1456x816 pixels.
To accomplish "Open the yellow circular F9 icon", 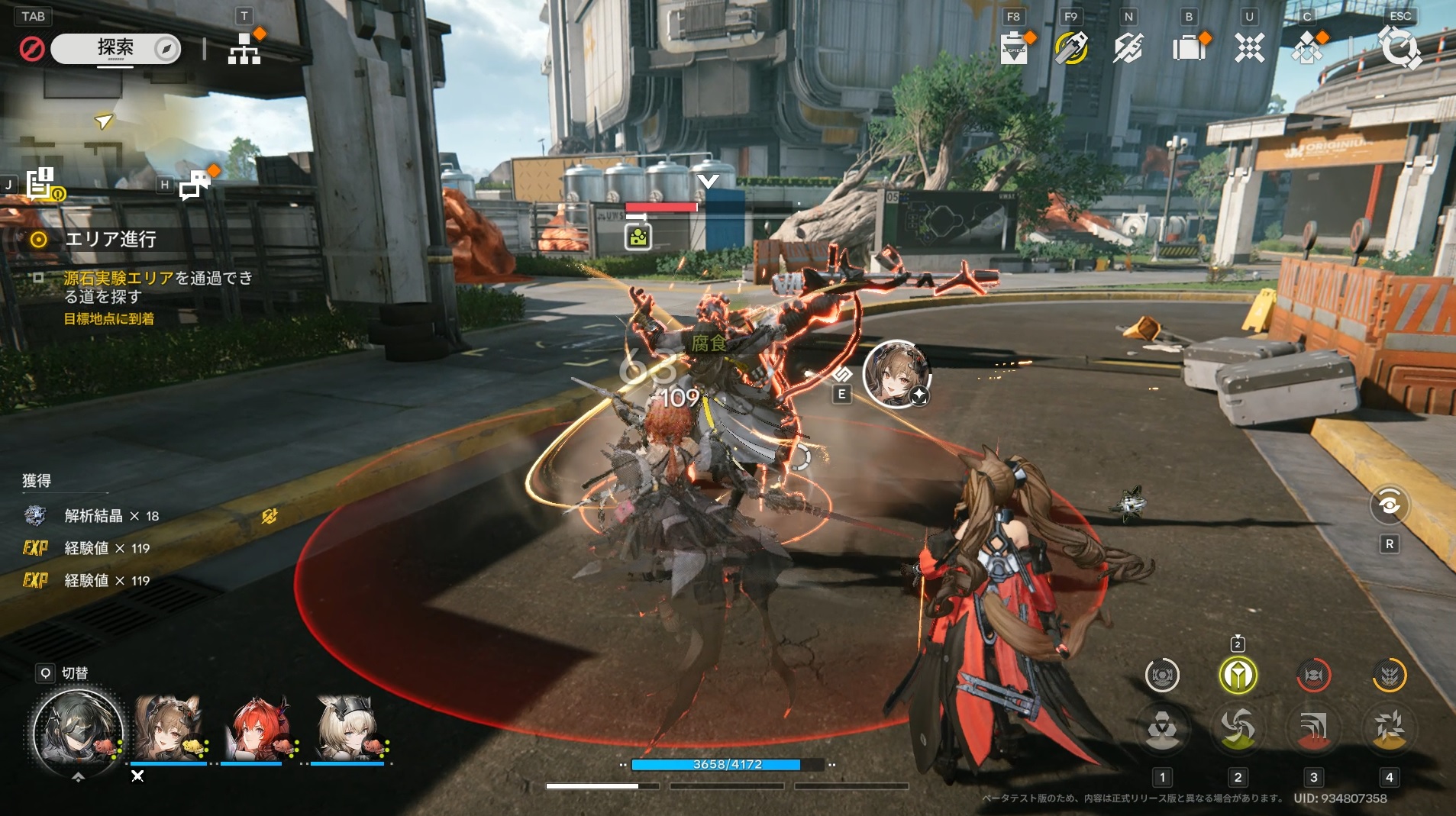I will pos(1071,49).
